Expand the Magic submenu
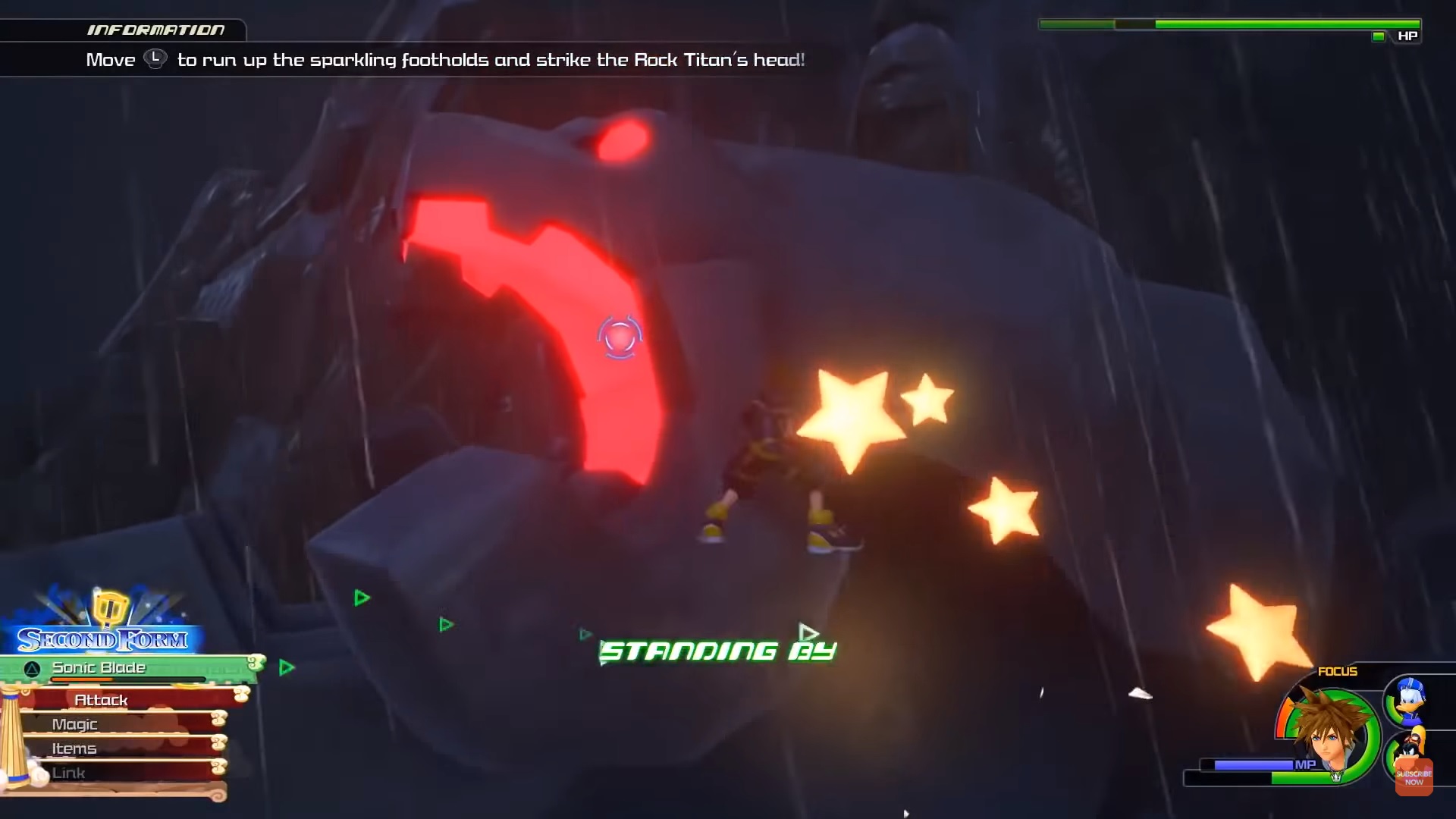The width and height of the screenshot is (1456, 819). [x=74, y=724]
